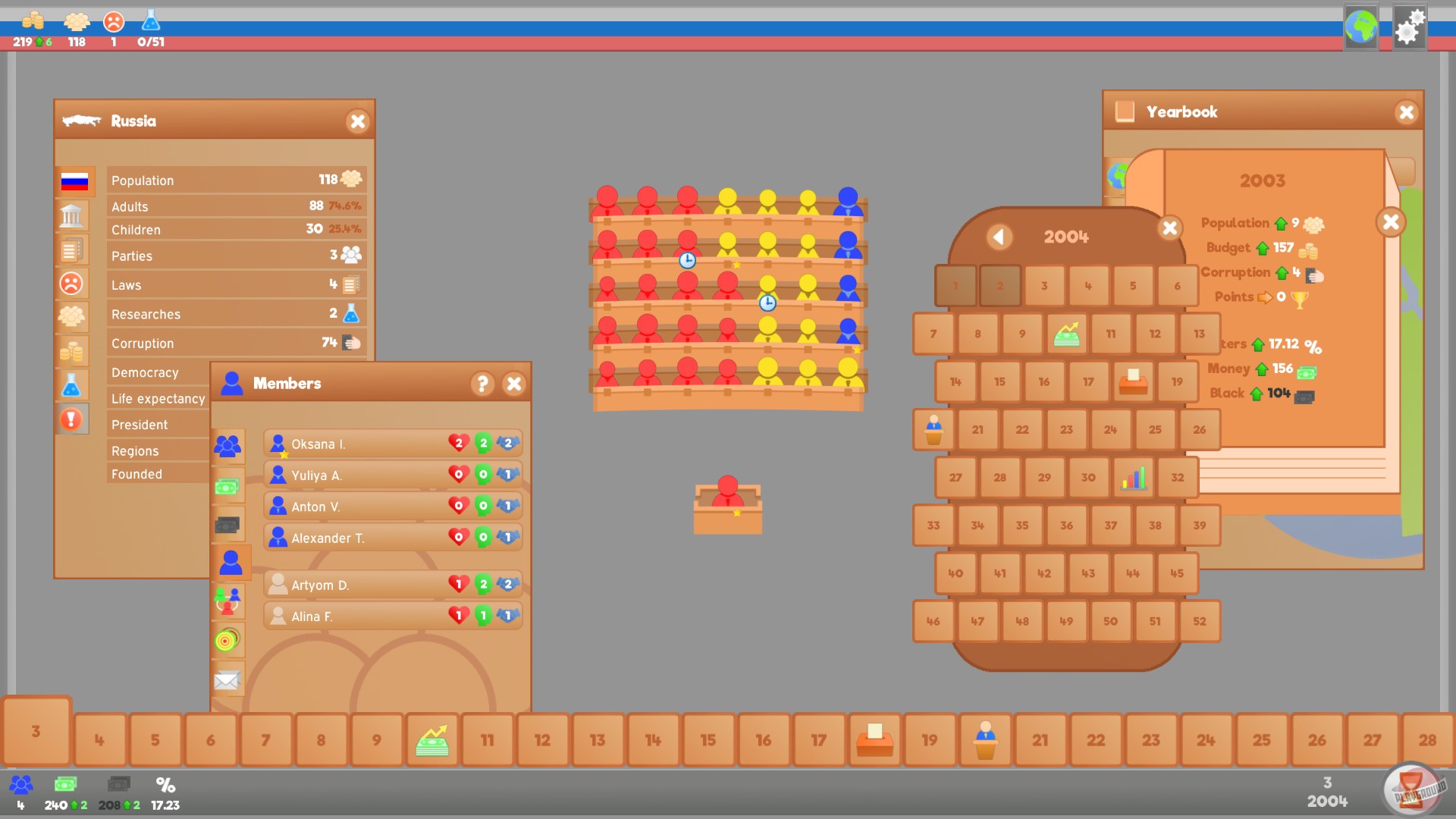1456x819 pixels.
Task: Select member Oksana I. in the Members list
Action: (x=356, y=443)
